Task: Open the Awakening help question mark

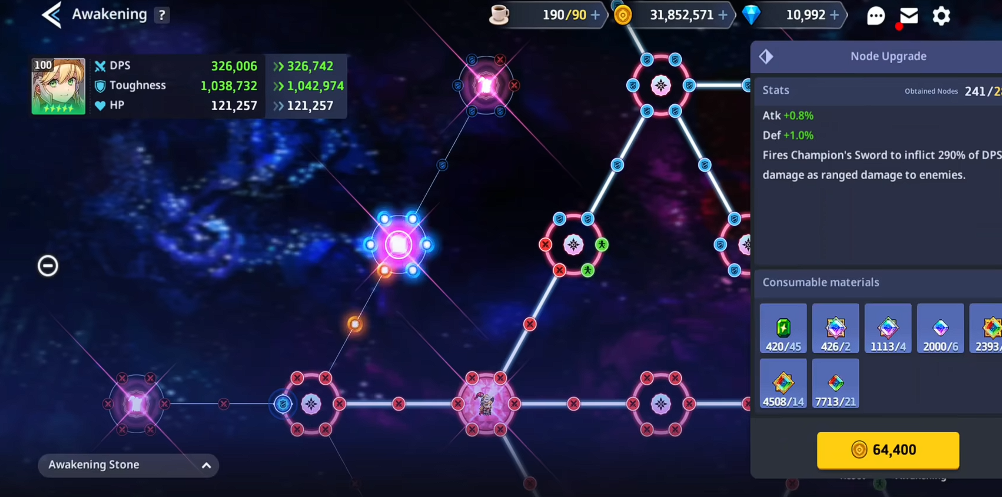Action: pos(162,15)
